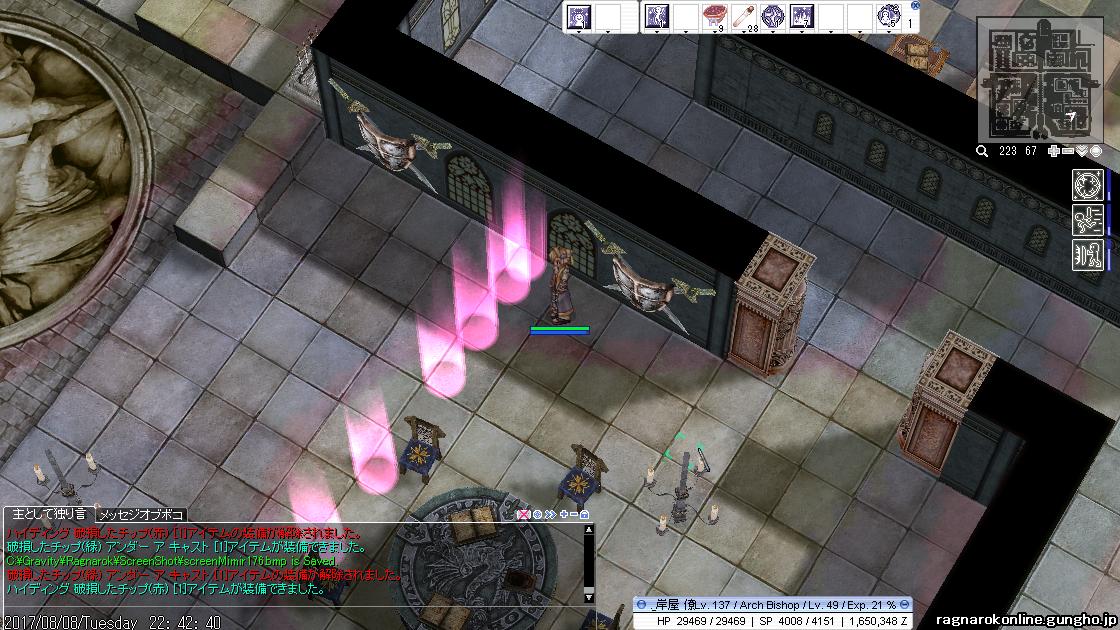Click the round magic circle status icon
Screen dimensions: 1120x630
click(x=1087, y=184)
